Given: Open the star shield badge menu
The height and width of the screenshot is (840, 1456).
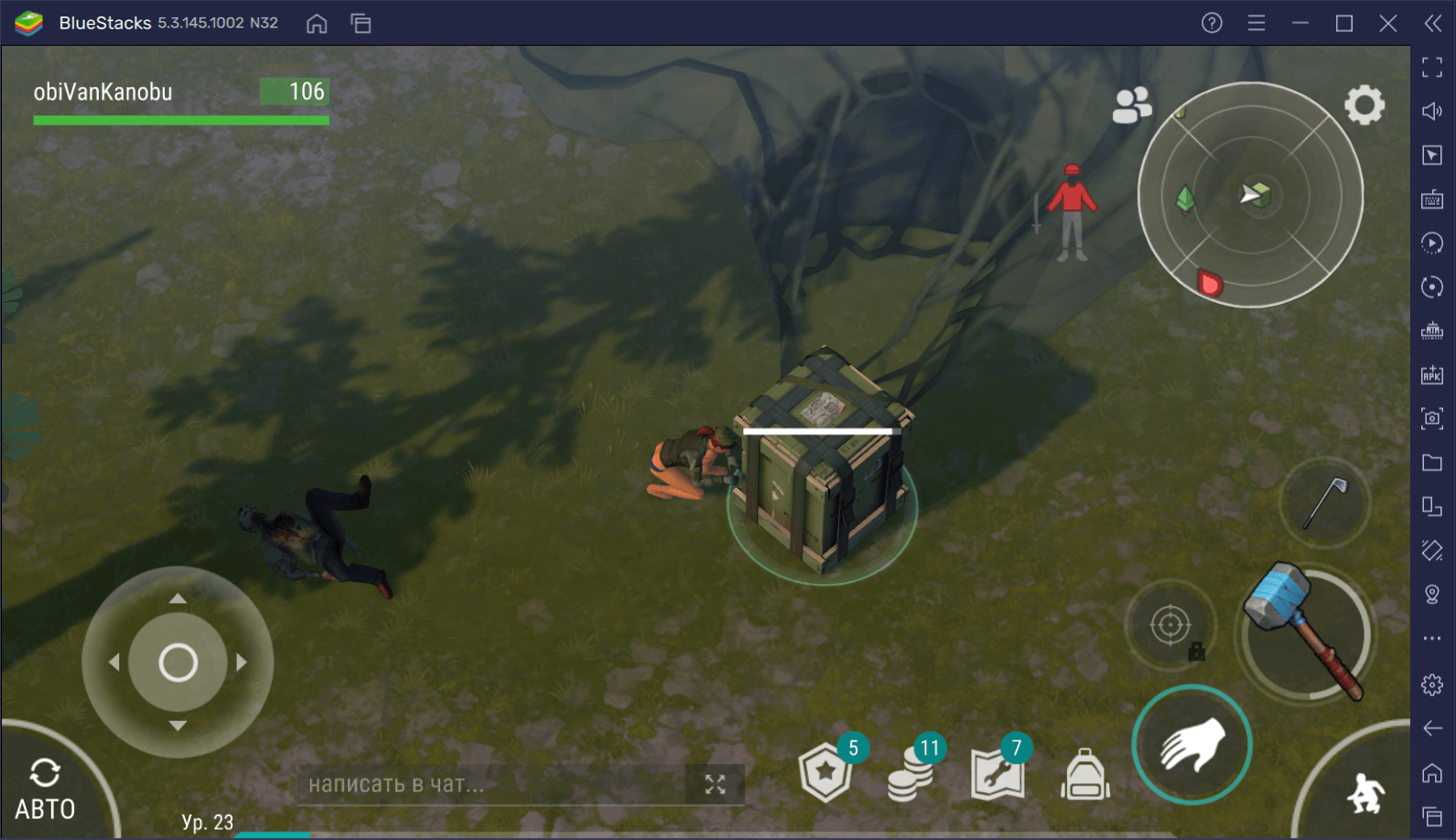Looking at the screenshot, I should (825, 773).
